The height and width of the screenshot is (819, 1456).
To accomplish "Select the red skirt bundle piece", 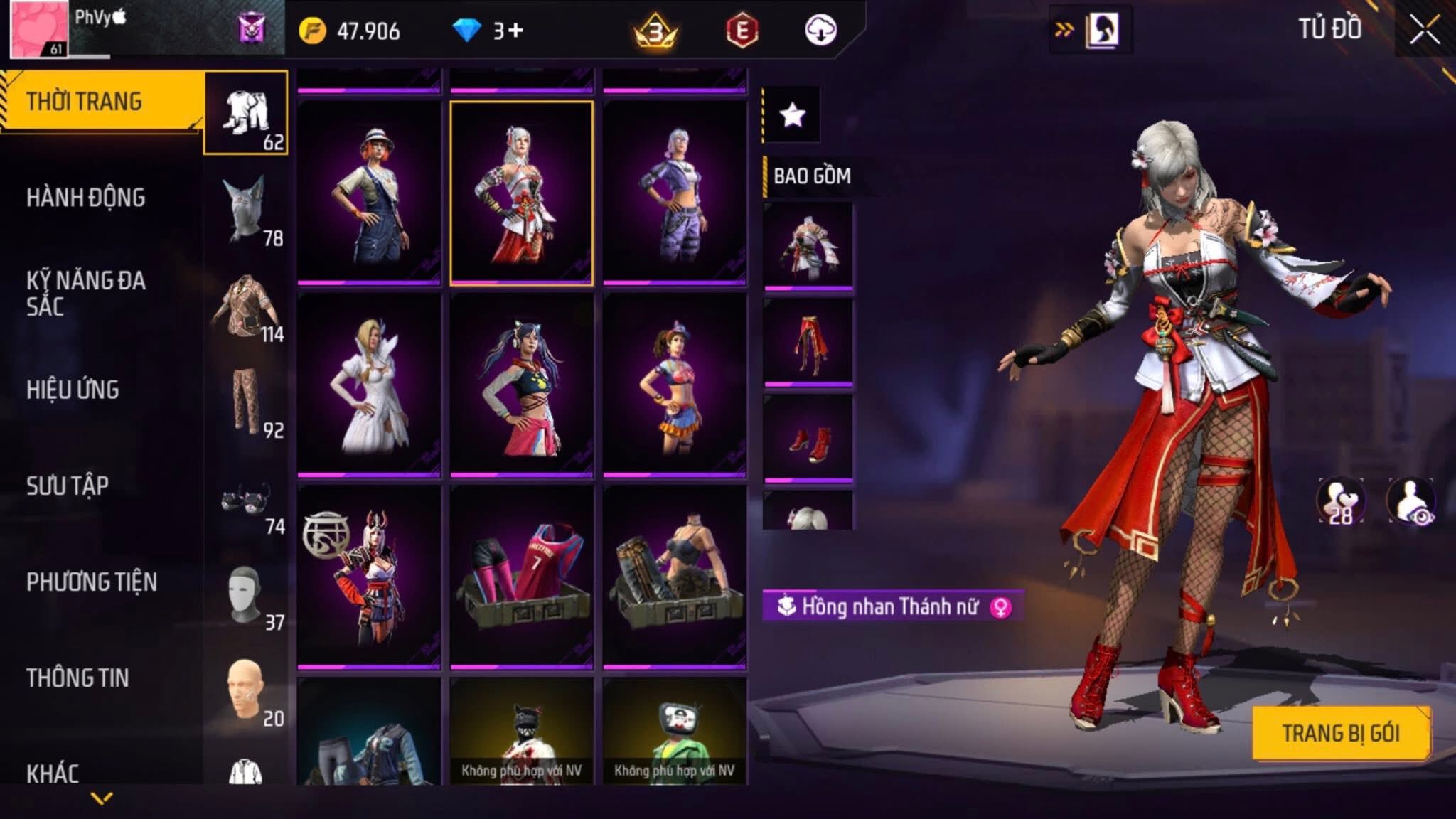I will [808, 343].
